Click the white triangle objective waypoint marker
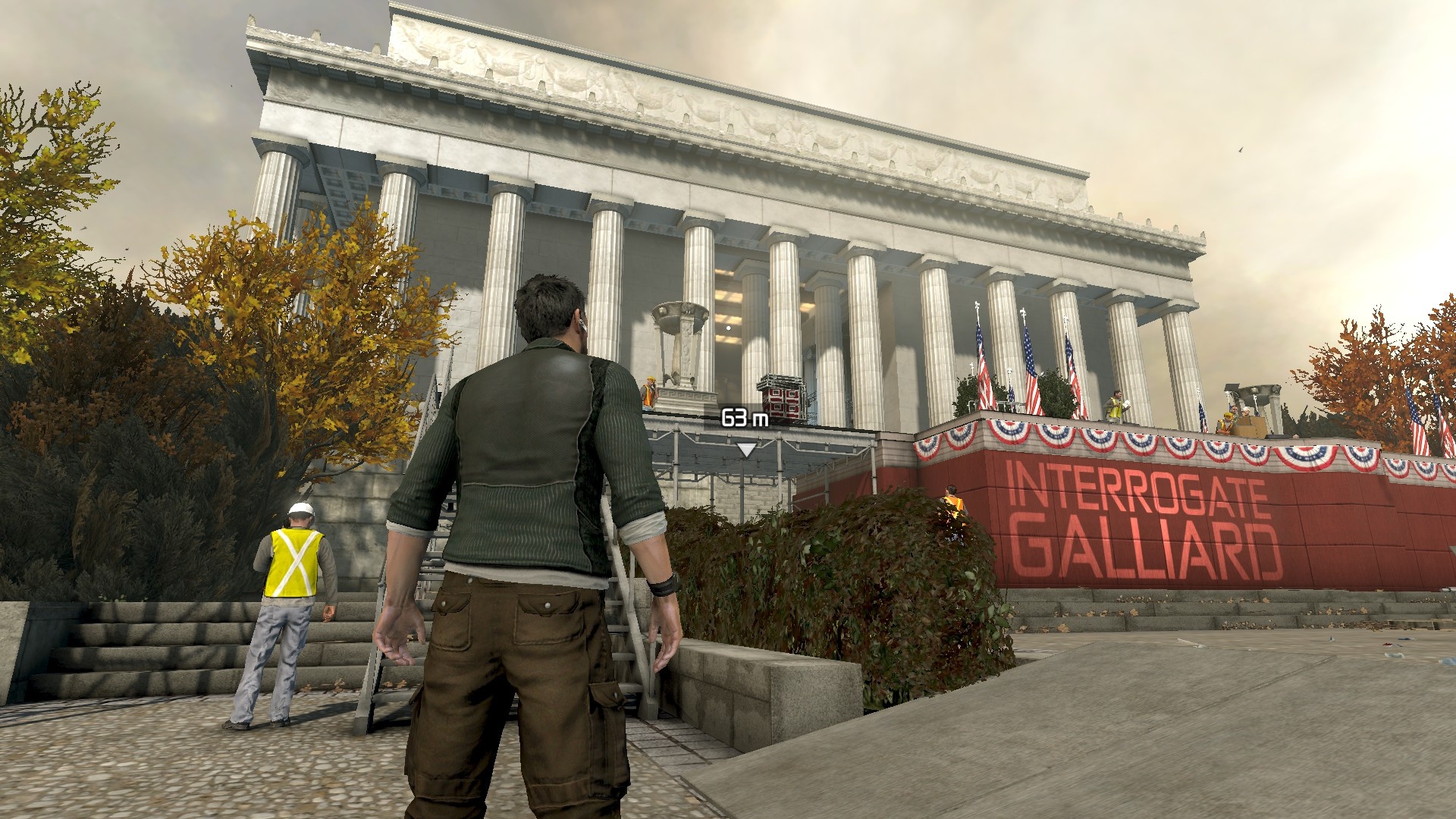The height and width of the screenshot is (819, 1456). pos(746,450)
